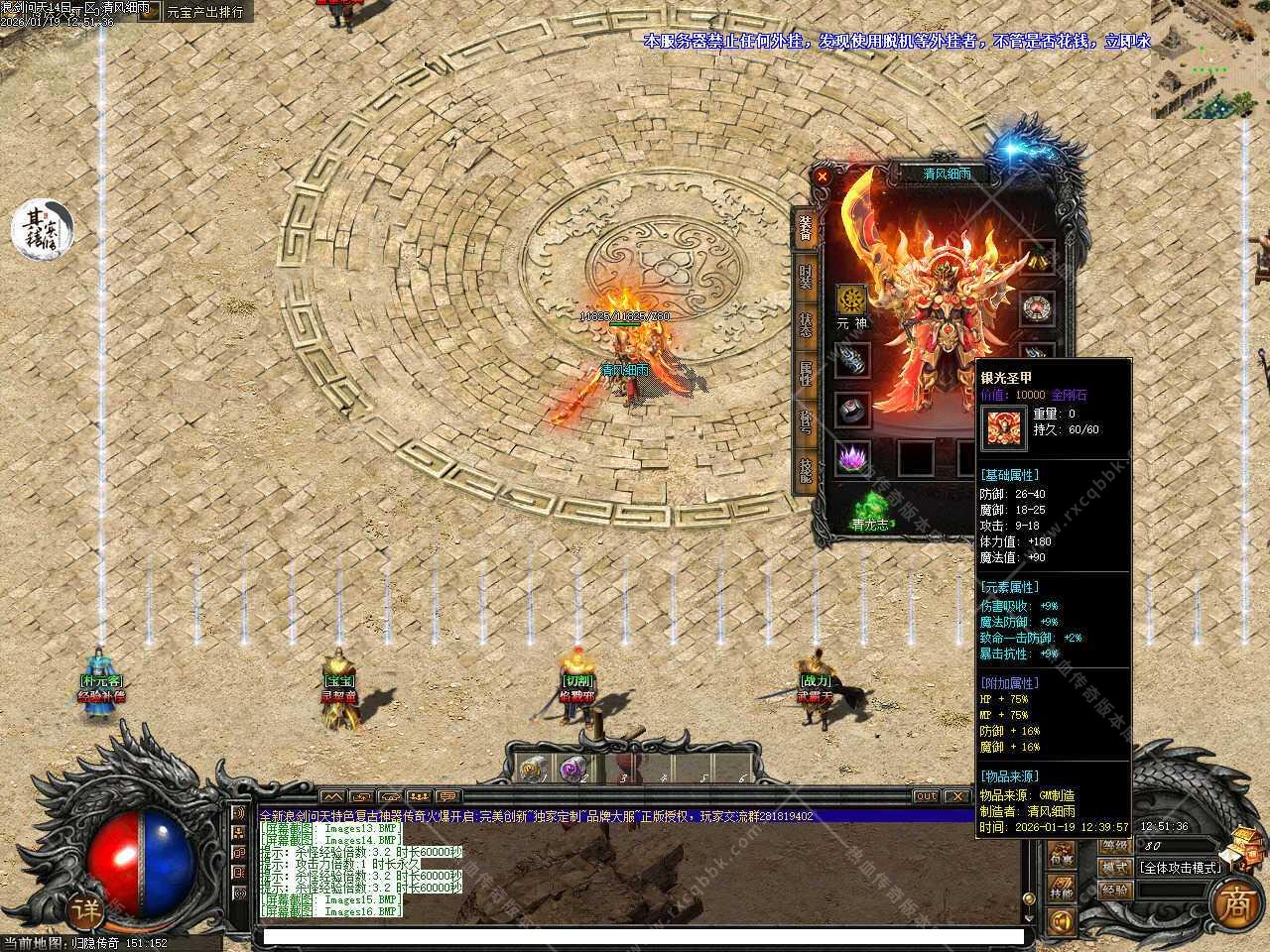Click the 元神 golden emblem slot
This screenshot has width=1270, height=952.
(851, 298)
